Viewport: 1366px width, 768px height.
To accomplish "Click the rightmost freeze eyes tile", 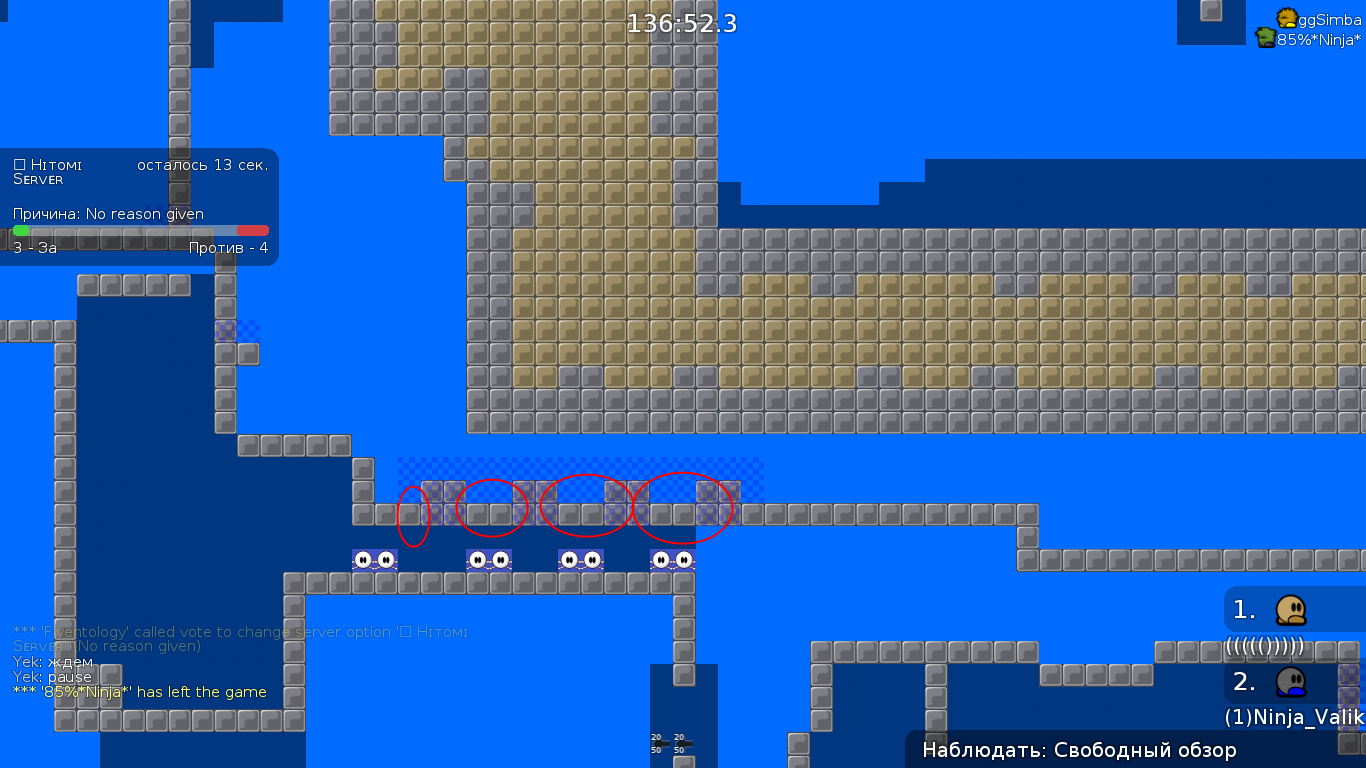I will (672, 560).
